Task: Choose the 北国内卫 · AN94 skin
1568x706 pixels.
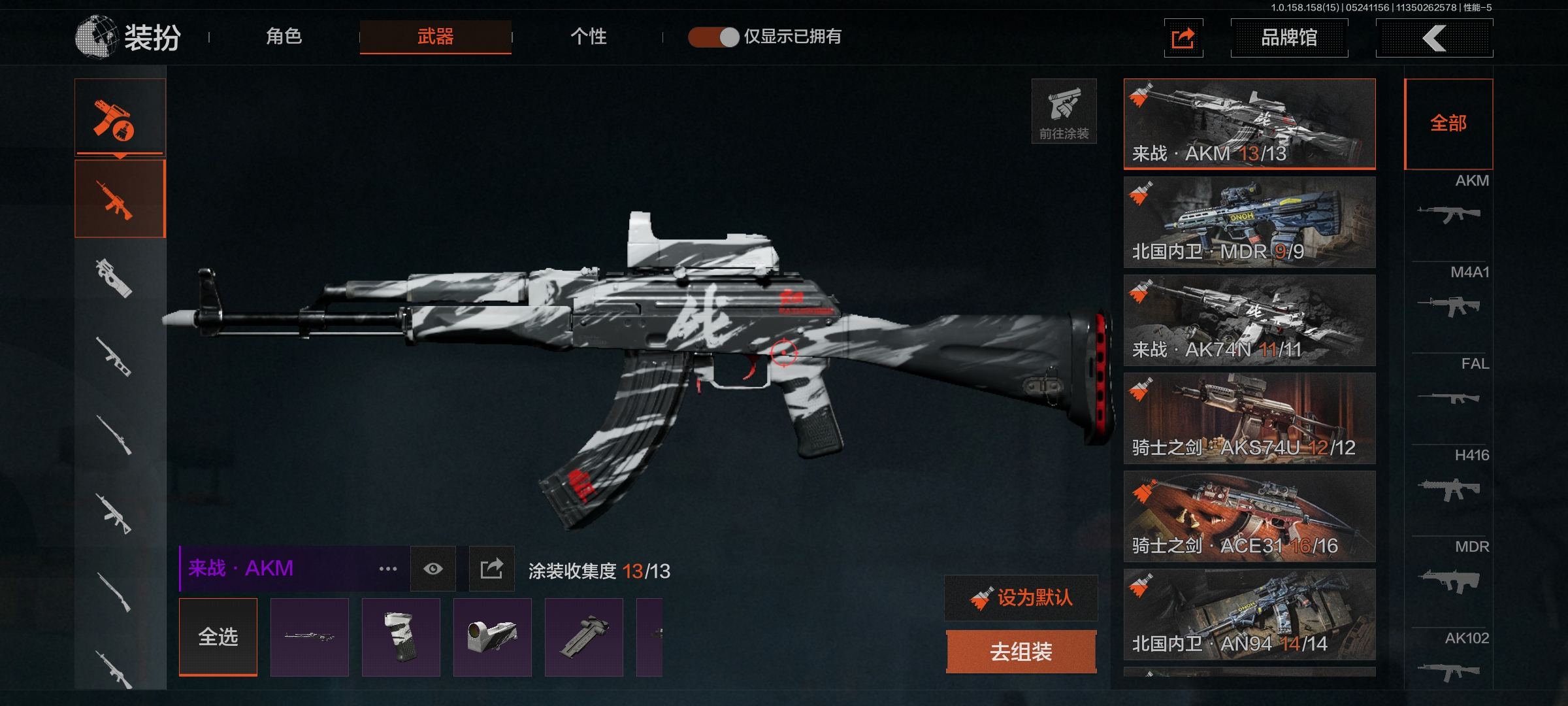Action: click(x=1249, y=614)
